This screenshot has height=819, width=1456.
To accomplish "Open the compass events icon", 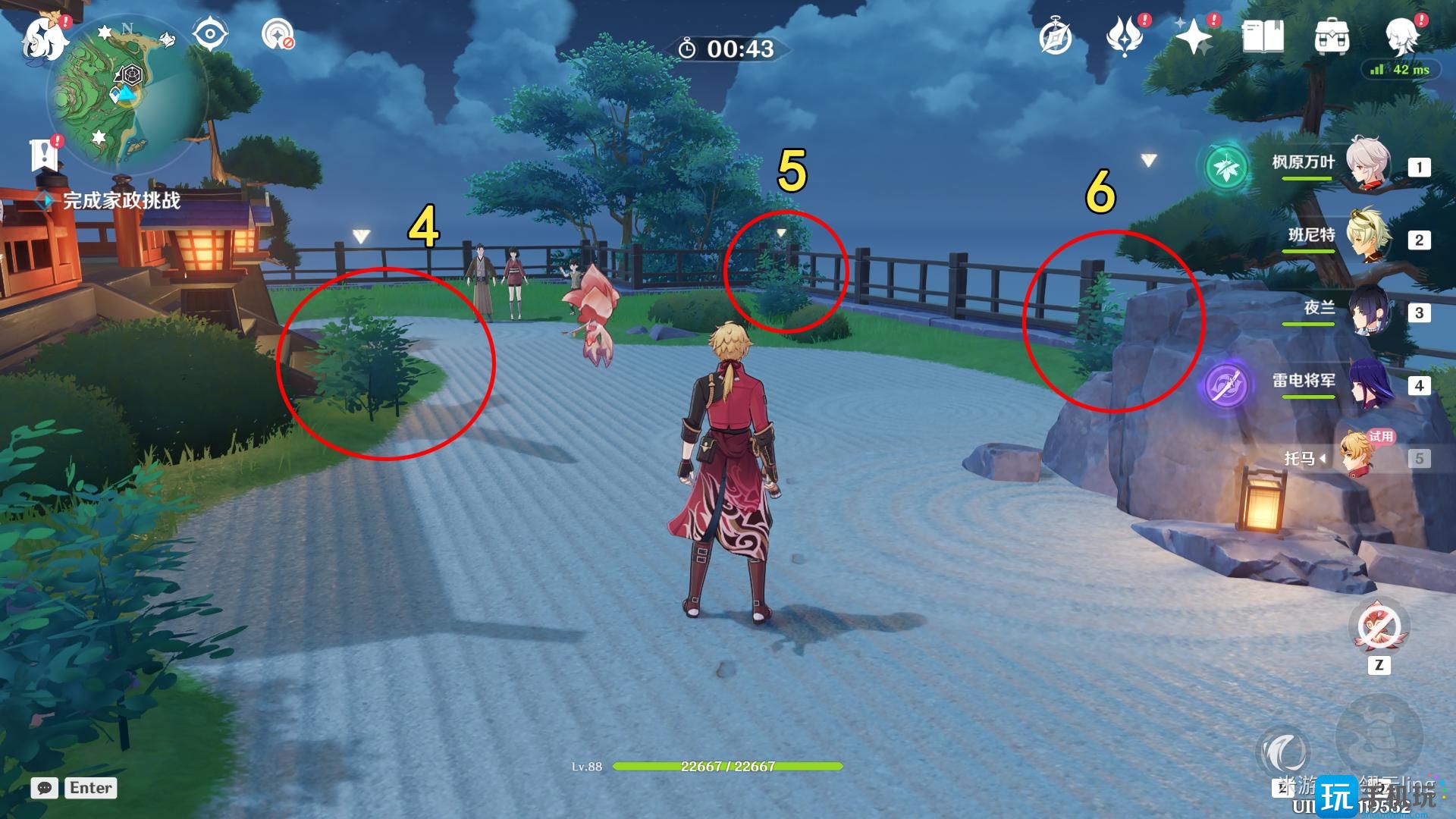I will click(1055, 37).
